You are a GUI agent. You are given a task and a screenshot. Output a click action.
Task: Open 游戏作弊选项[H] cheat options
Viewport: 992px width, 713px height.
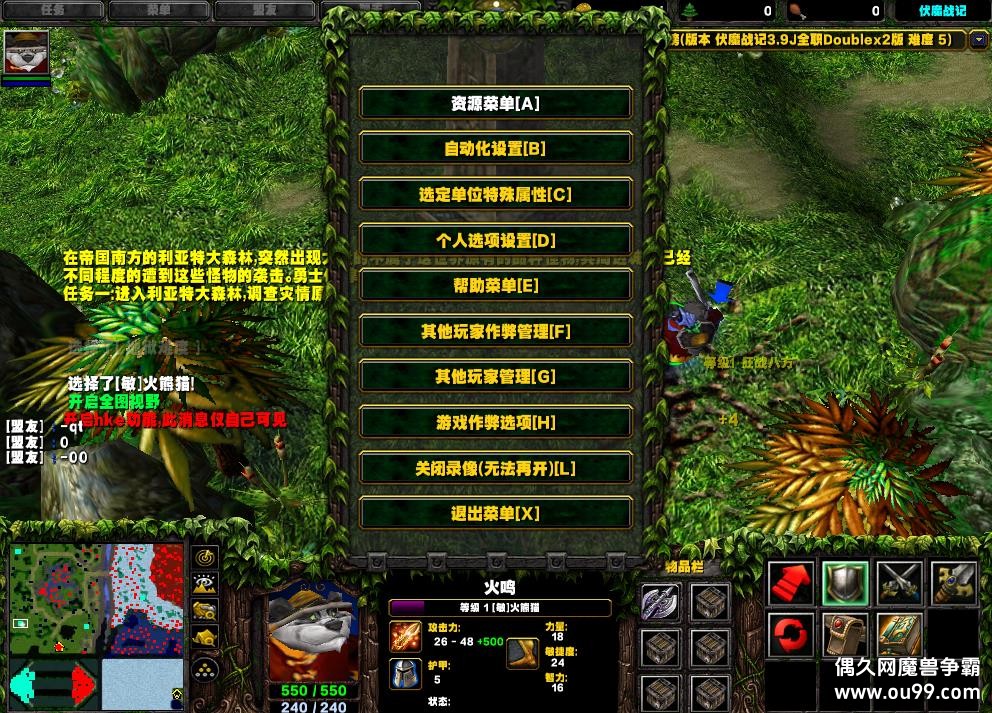(495, 422)
